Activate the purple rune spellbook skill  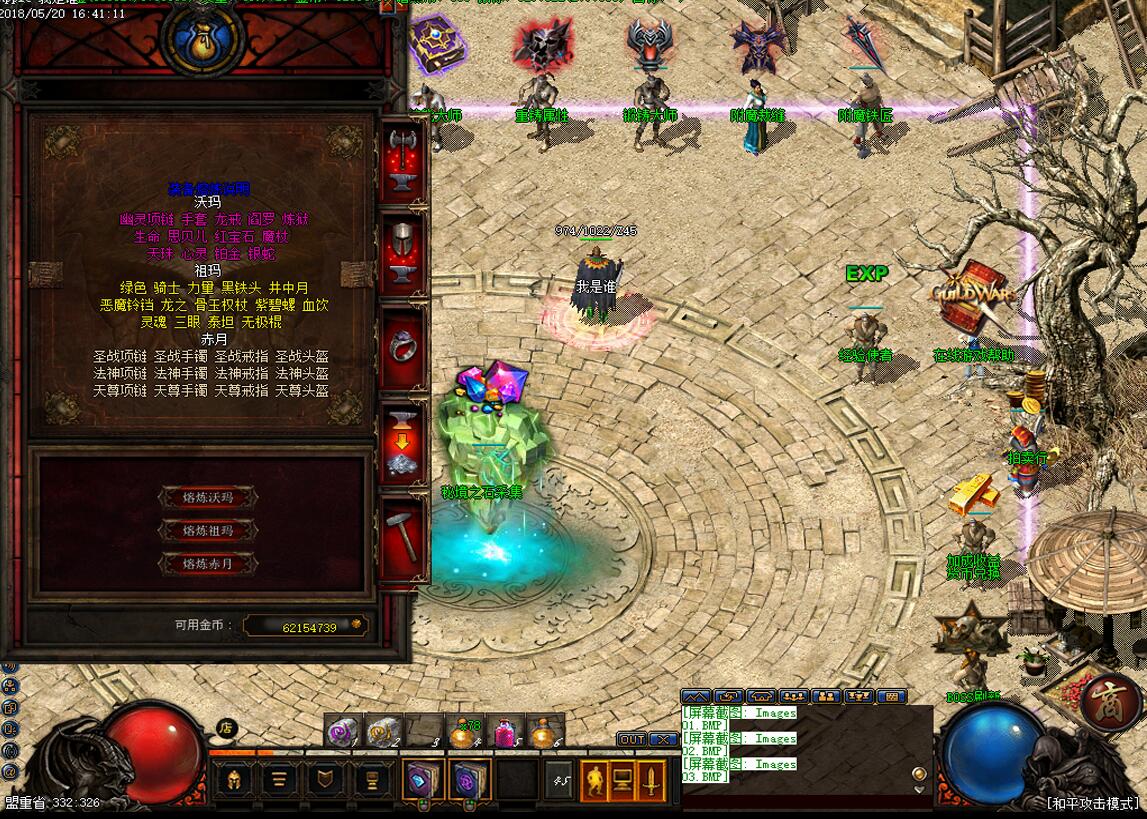click(x=468, y=778)
